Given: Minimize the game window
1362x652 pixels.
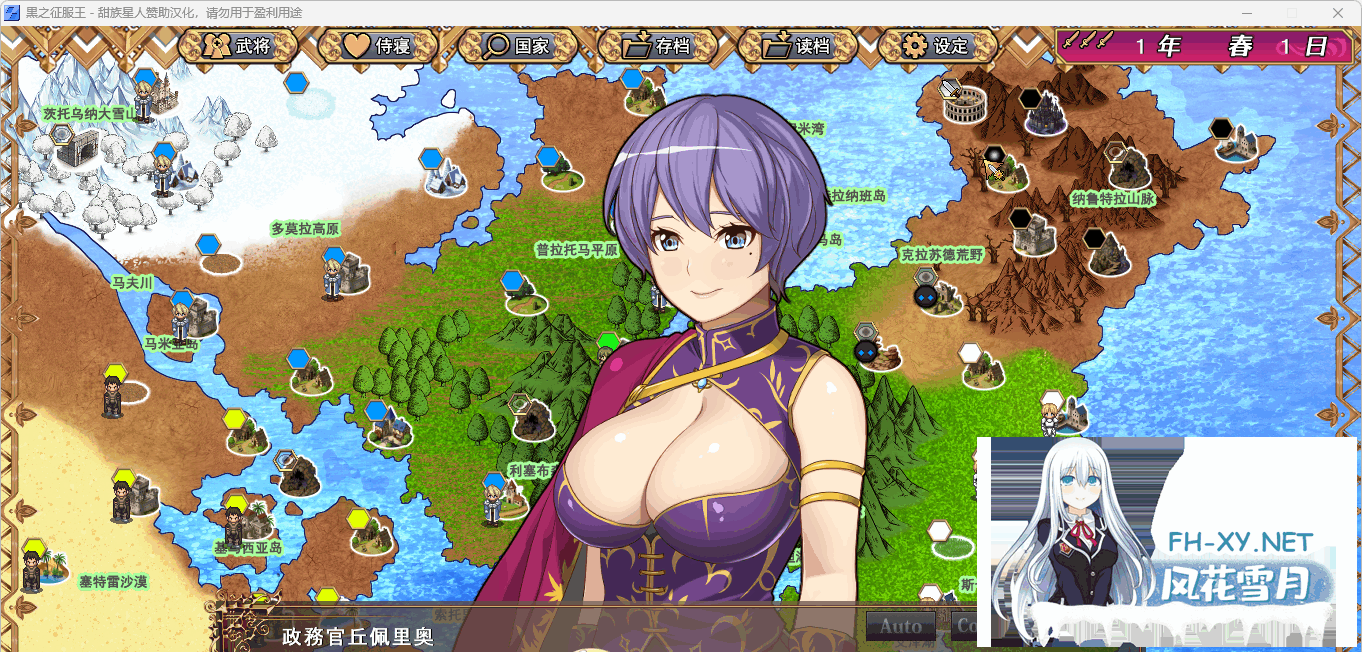Looking at the screenshot, I should (x=1246, y=13).
